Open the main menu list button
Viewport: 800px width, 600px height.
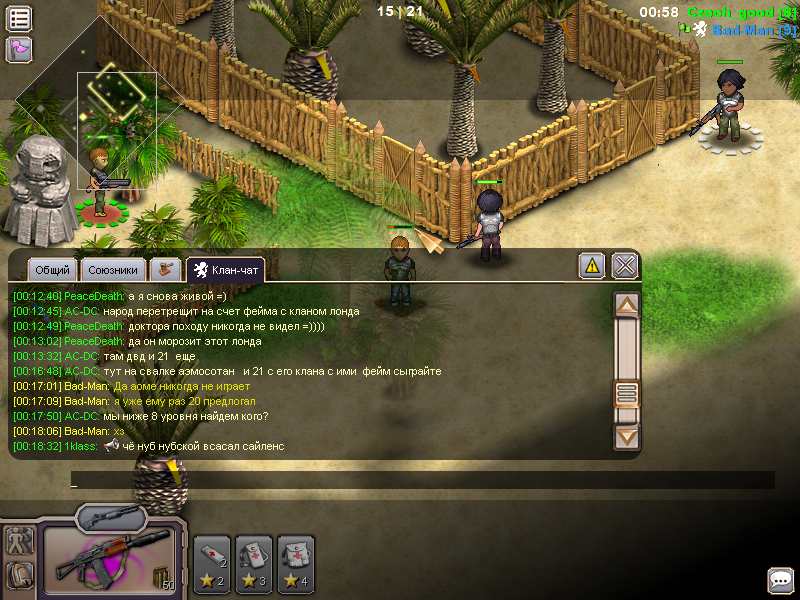click(x=19, y=18)
